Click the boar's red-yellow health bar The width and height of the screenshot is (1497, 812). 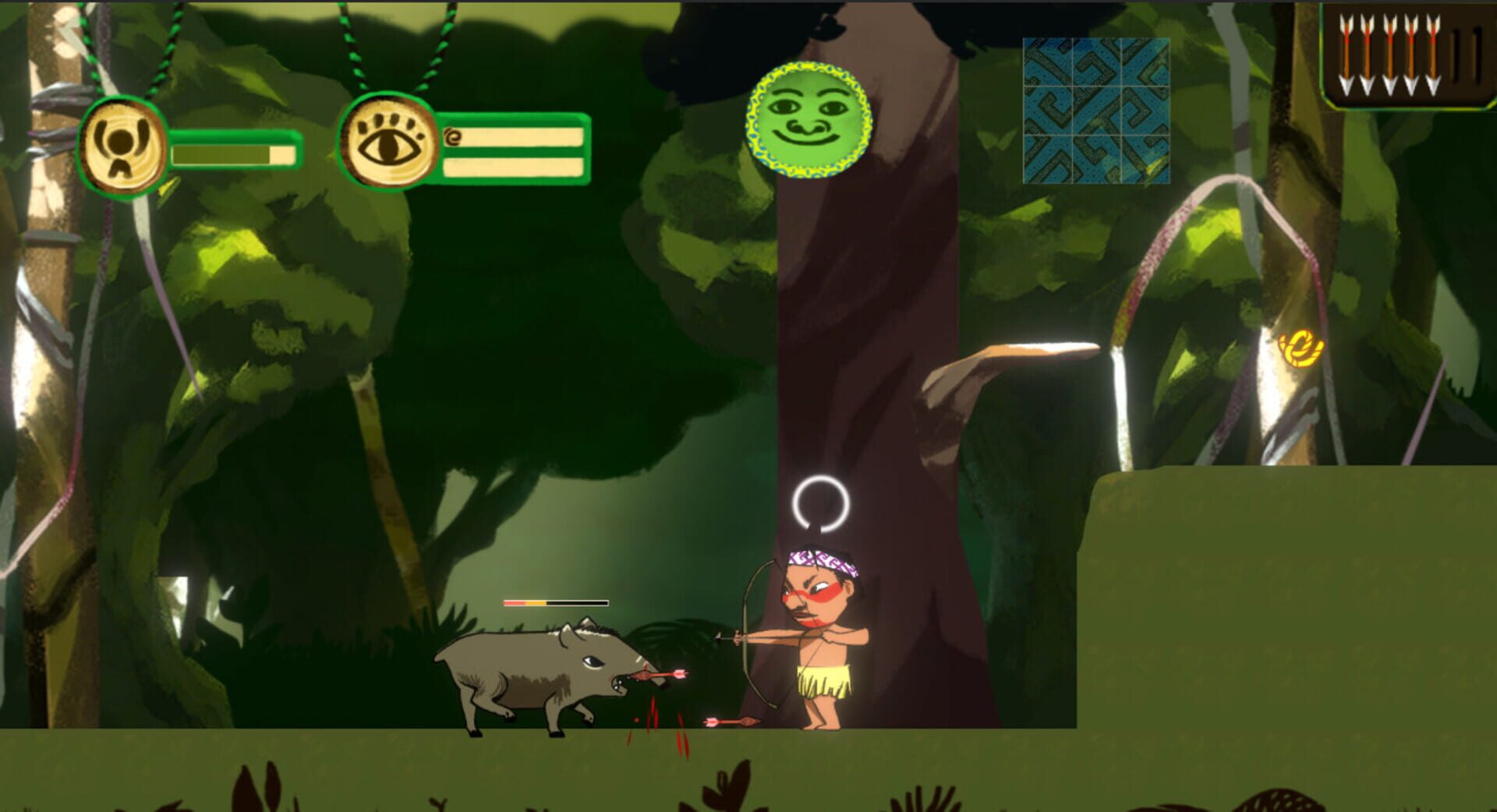point(554,602)
